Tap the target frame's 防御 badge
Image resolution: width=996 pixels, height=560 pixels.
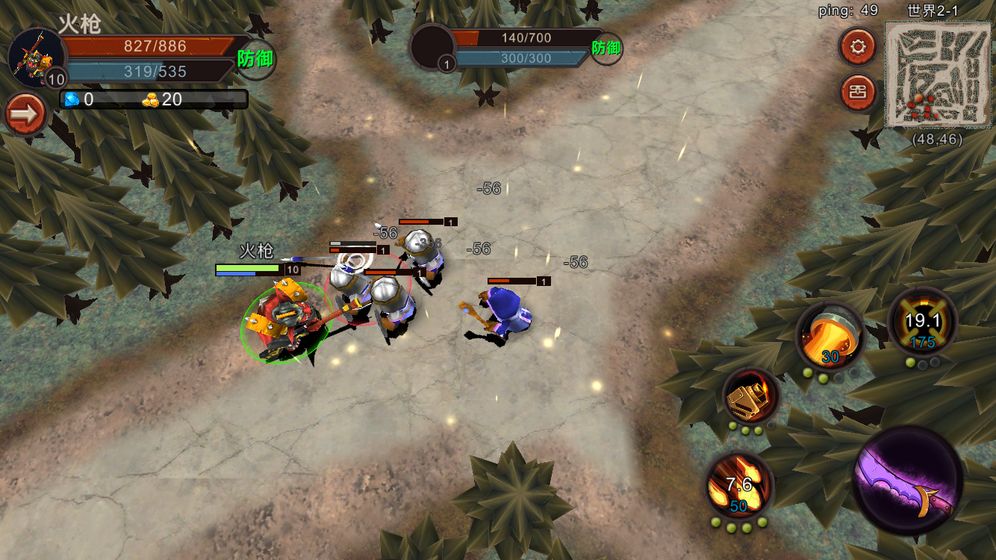click(606, 47)
